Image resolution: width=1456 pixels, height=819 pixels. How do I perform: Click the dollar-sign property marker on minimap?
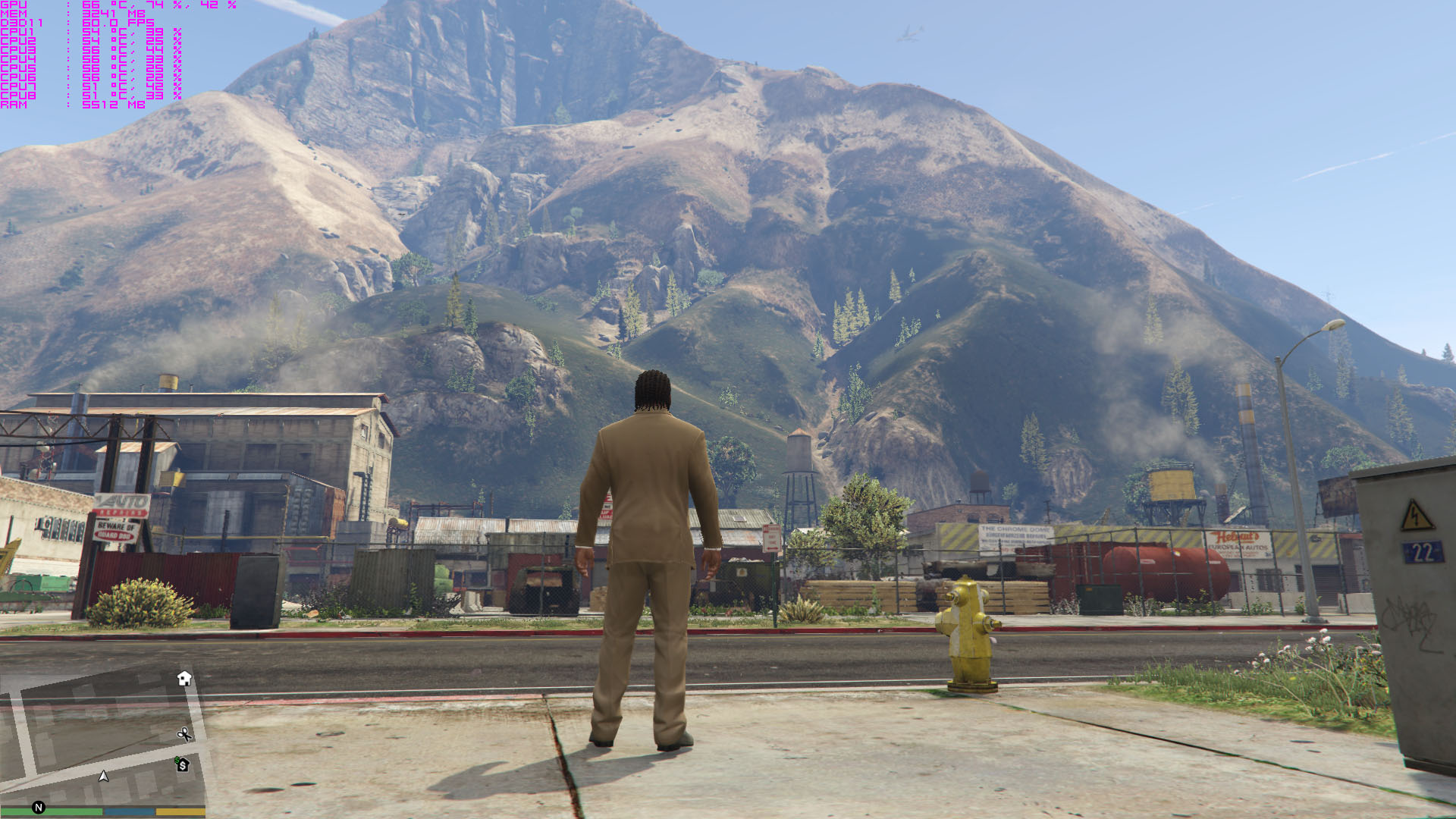point(182,764)
